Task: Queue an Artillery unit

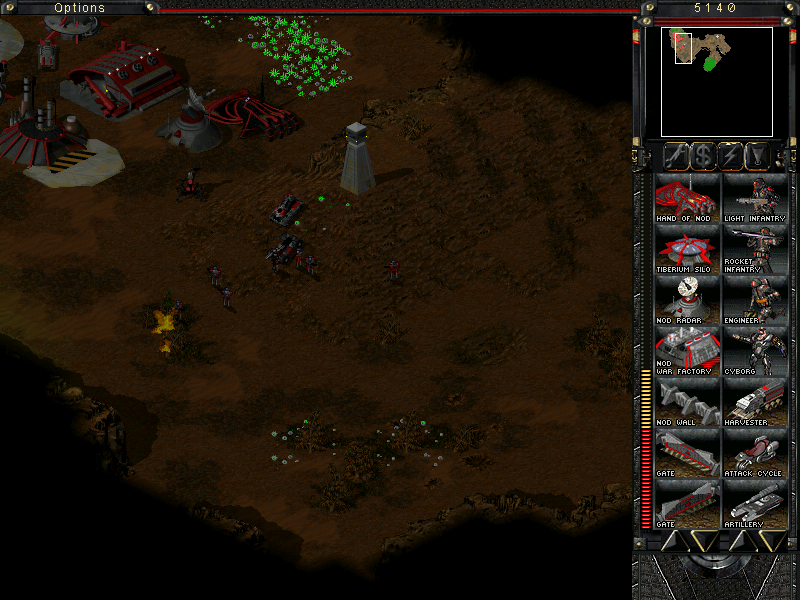Action: pos(755,504)
